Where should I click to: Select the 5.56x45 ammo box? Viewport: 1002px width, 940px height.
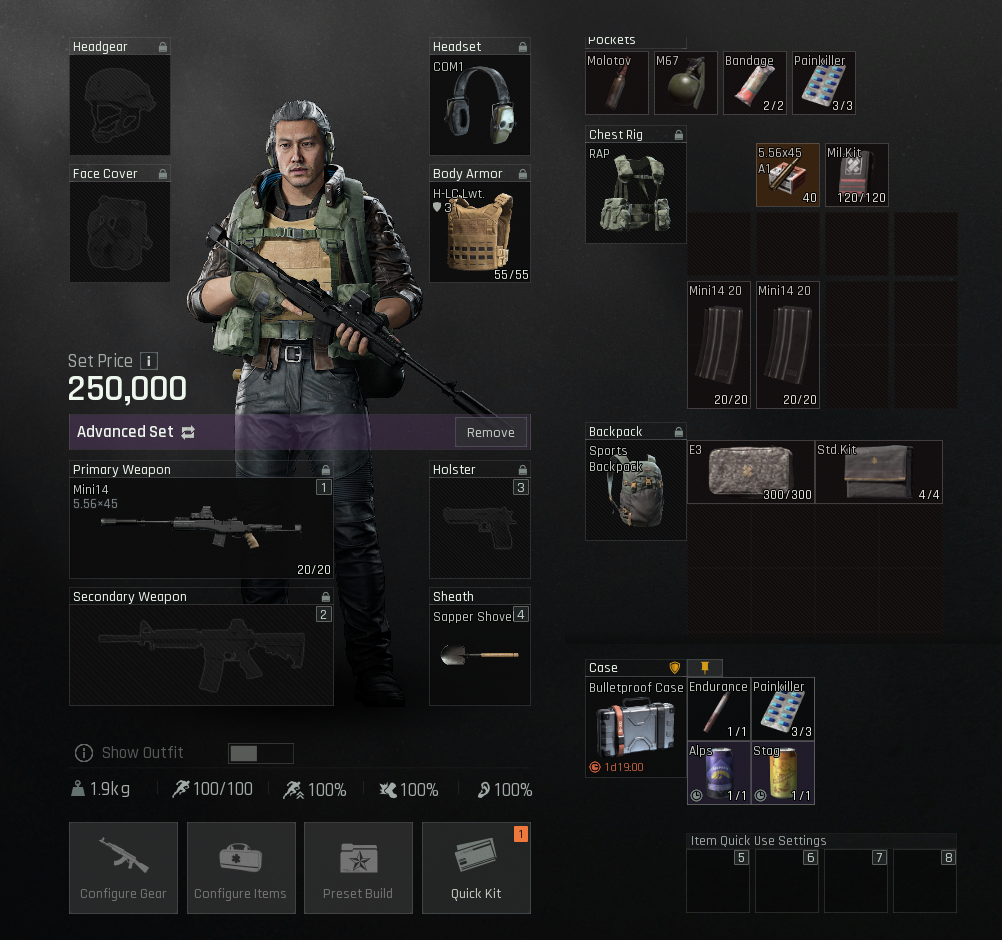pos(787,175)
